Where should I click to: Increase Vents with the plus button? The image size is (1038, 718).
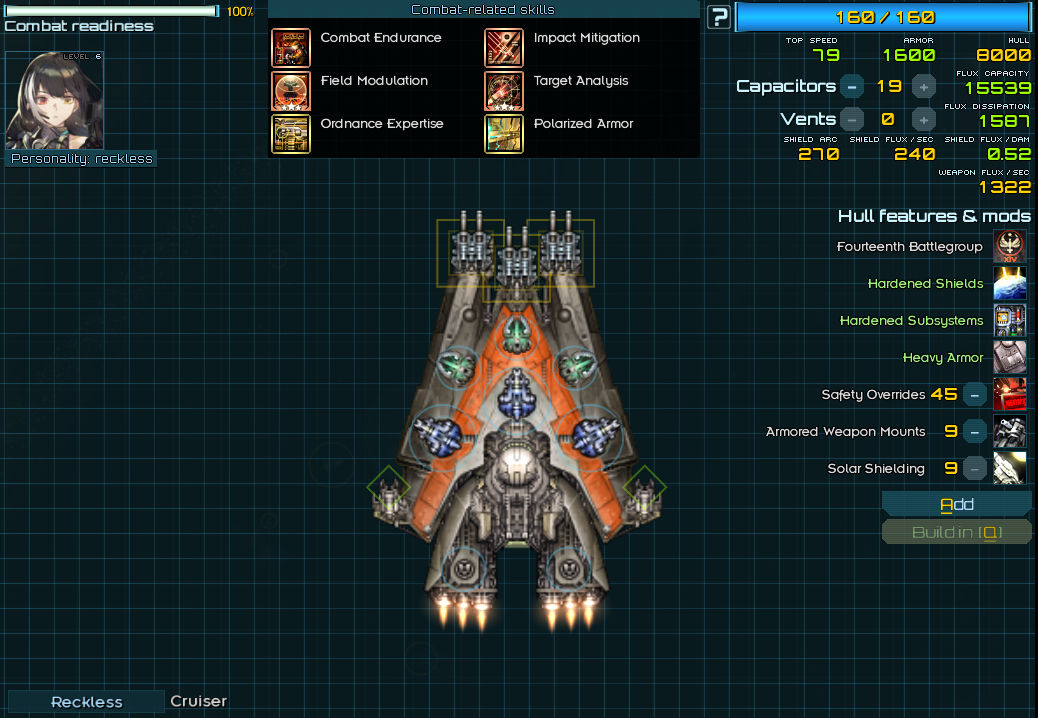924,119
